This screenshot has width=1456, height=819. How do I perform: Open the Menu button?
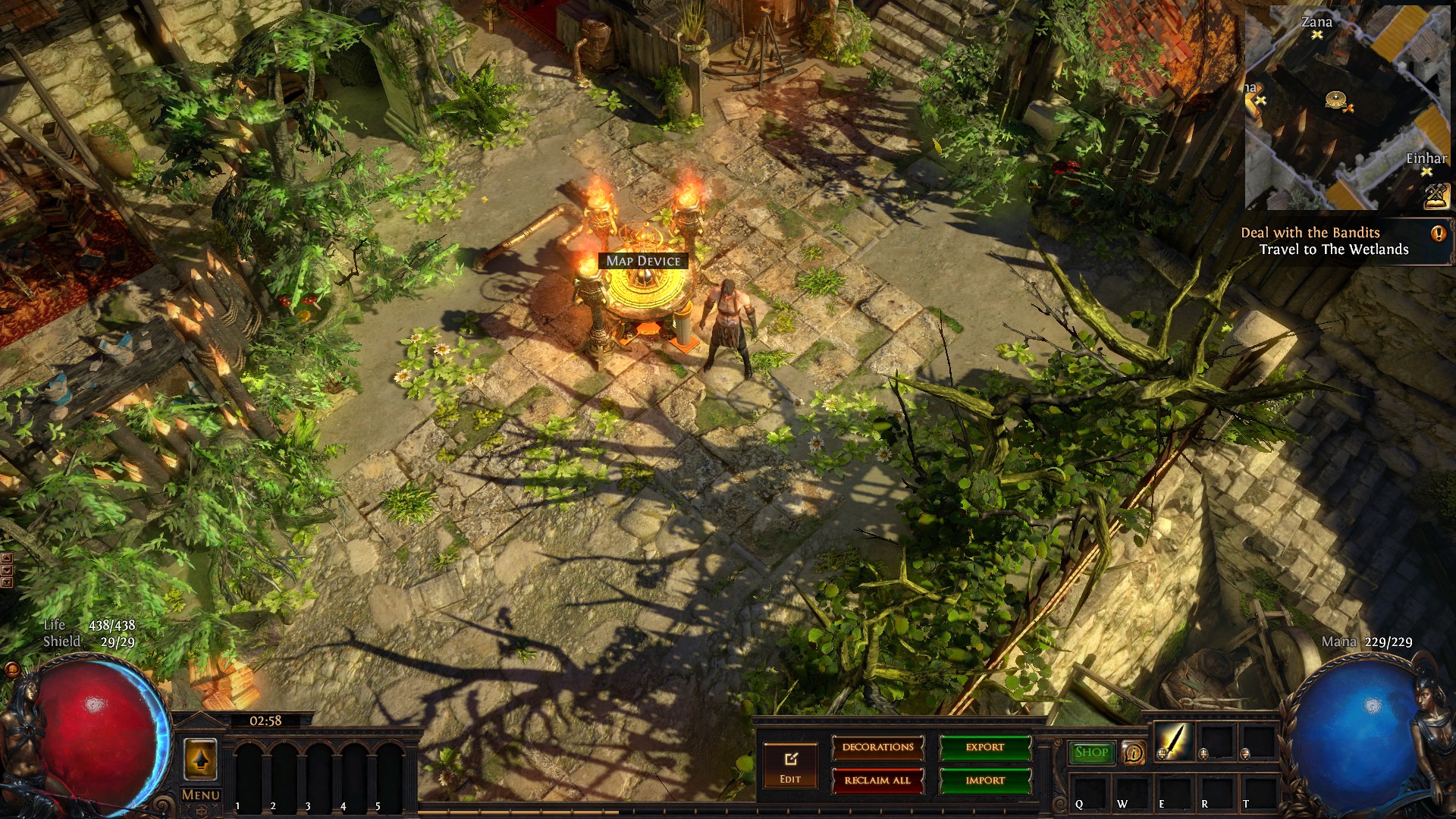(x=200, y=795)
